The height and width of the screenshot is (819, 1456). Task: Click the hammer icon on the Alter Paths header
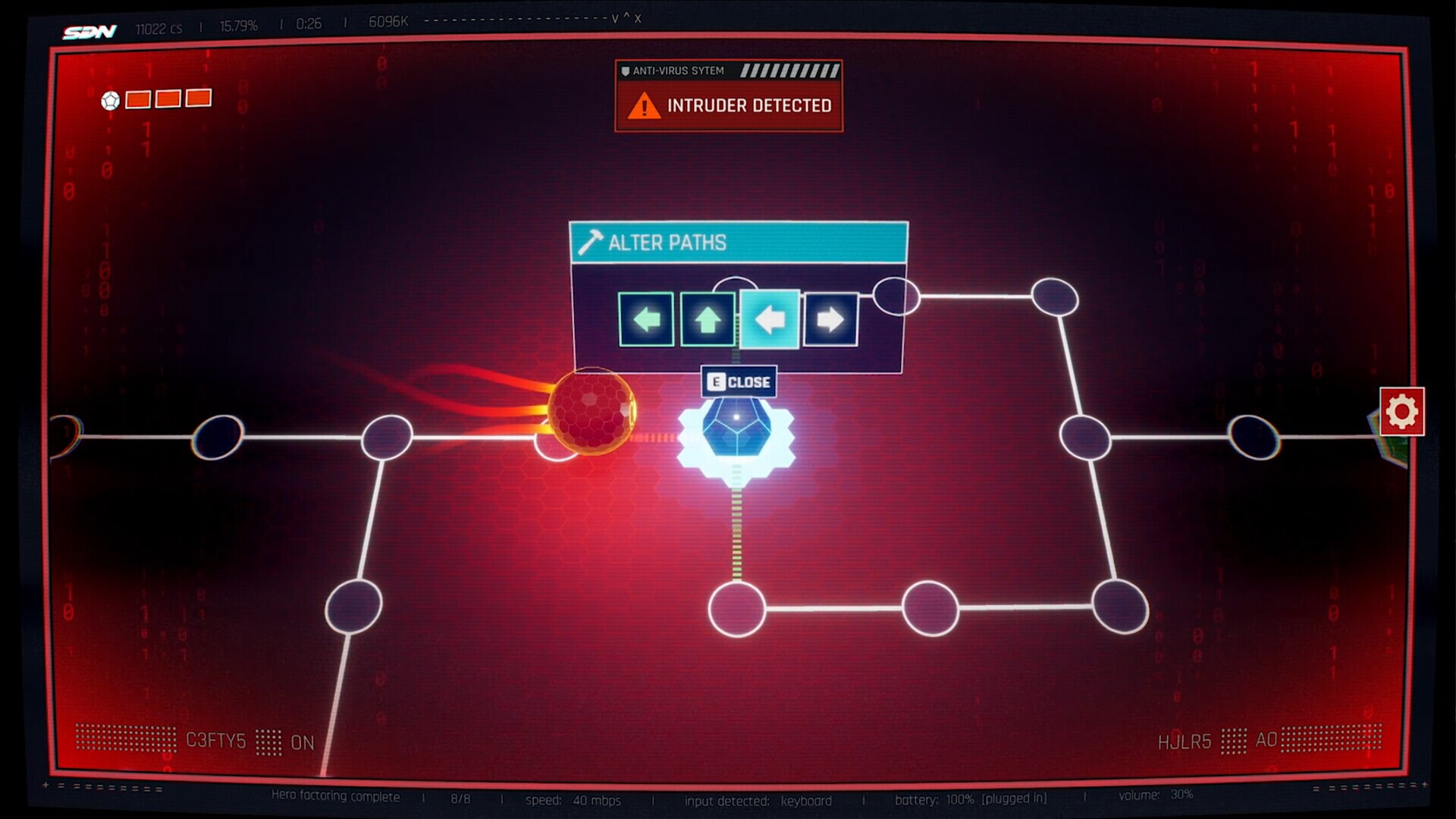591,243
